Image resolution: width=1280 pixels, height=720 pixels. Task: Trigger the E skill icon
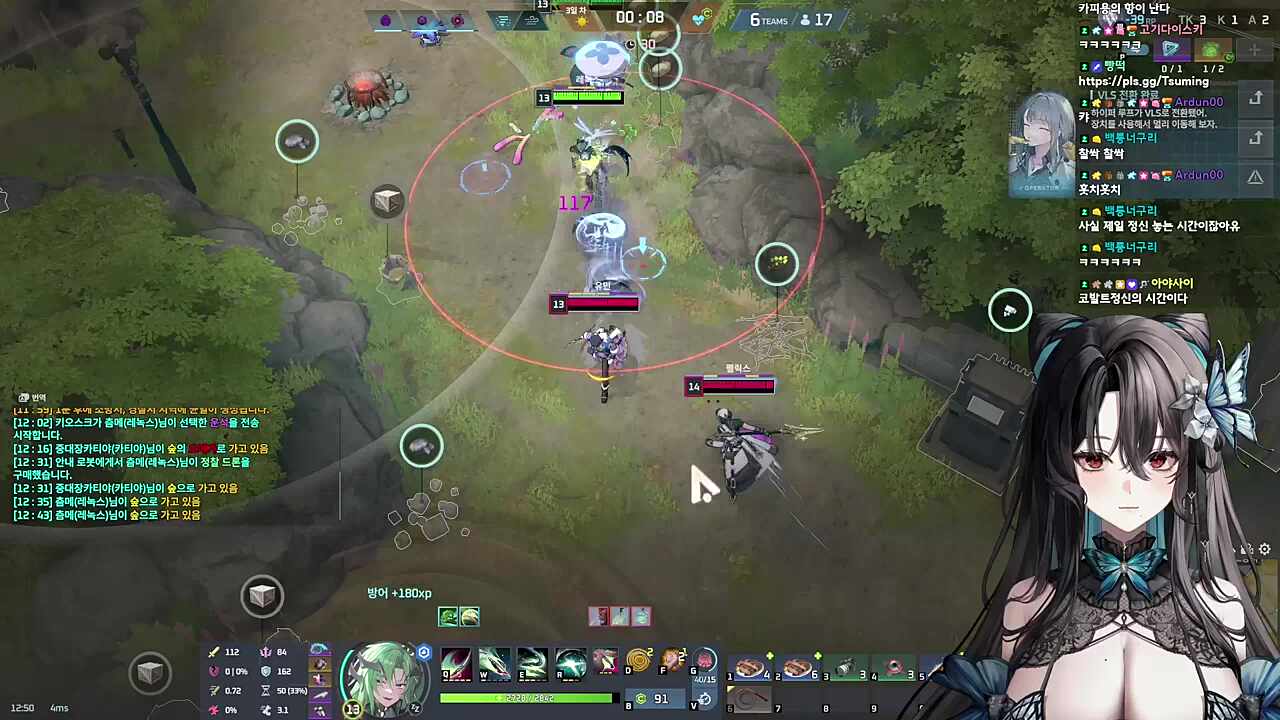coord(532,663)
